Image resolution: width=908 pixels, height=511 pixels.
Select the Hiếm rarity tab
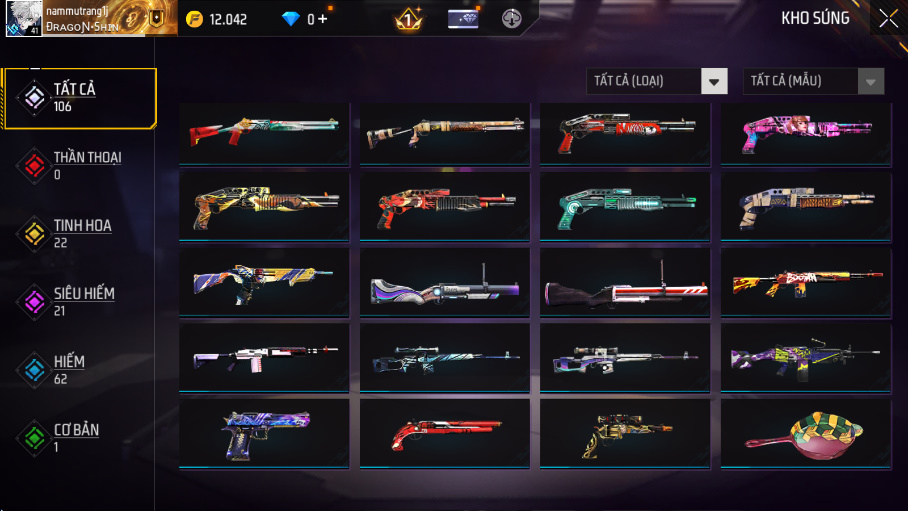pos(79,369)
